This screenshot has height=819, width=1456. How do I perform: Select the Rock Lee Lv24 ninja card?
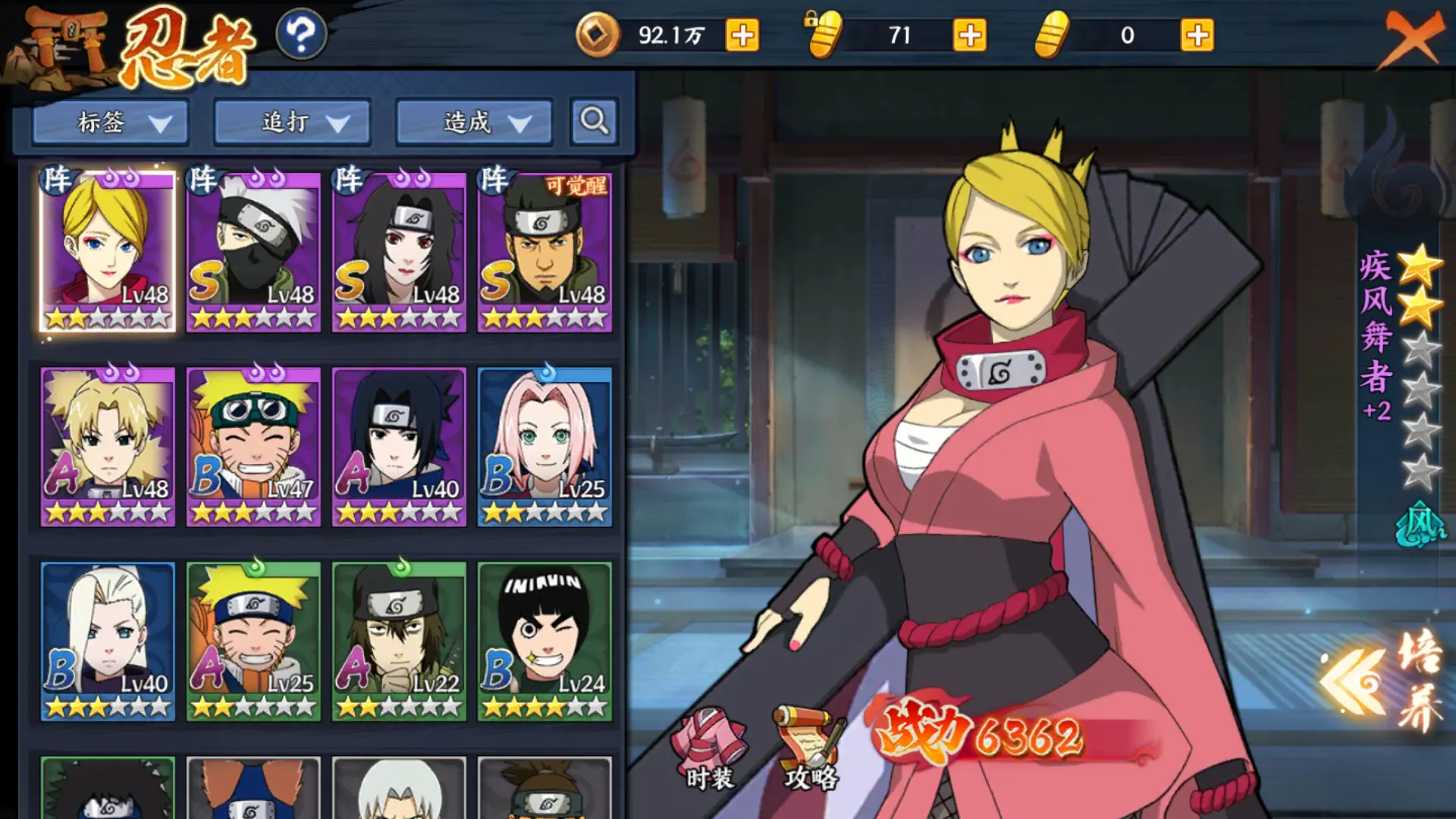click(544, 641)
